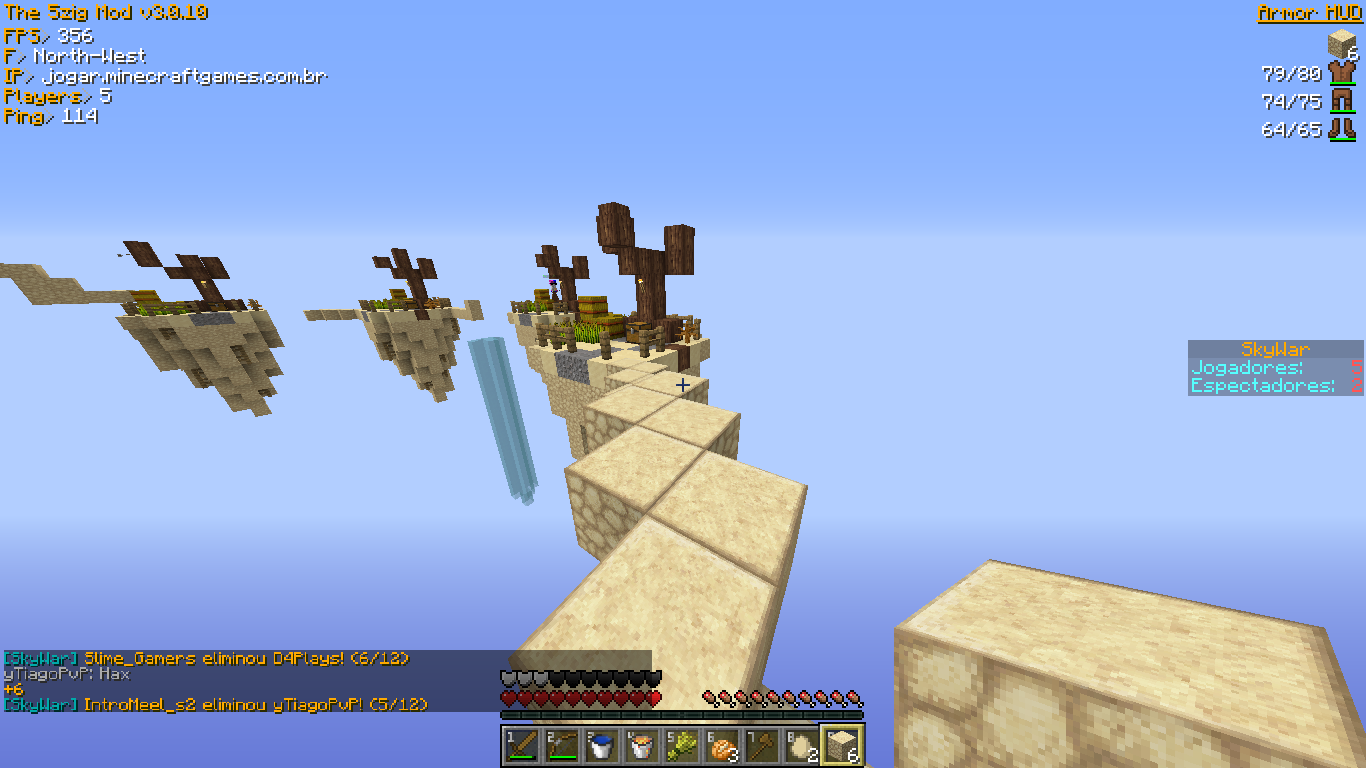The height and width of the screenshot is (768, 1366).
Task: Select the bow in the hotbar
Action: [x=562, y=745]
